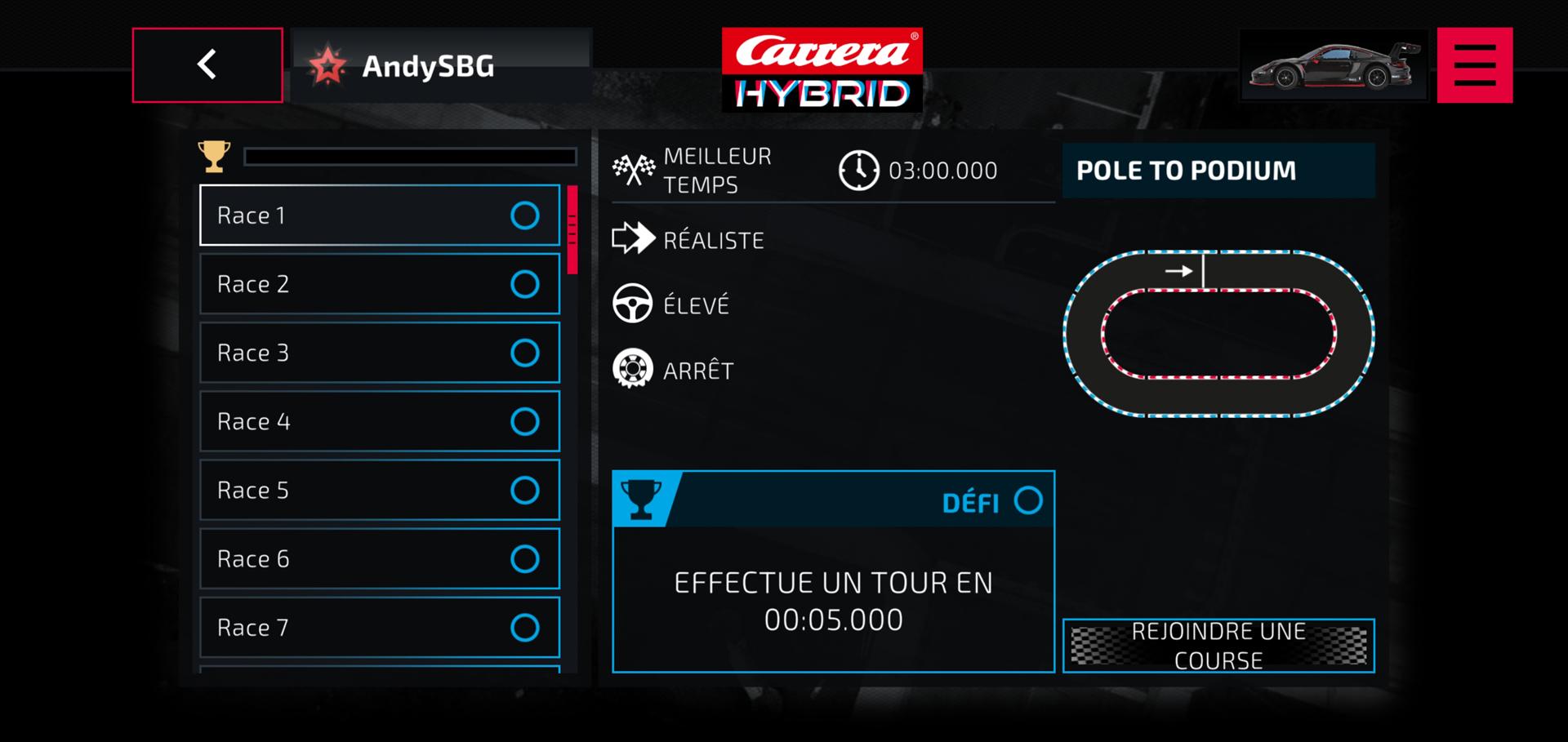Select Race 7
Image resolution: width=1568 pixels, height=742 pixels.
click(x=380, y=627)
